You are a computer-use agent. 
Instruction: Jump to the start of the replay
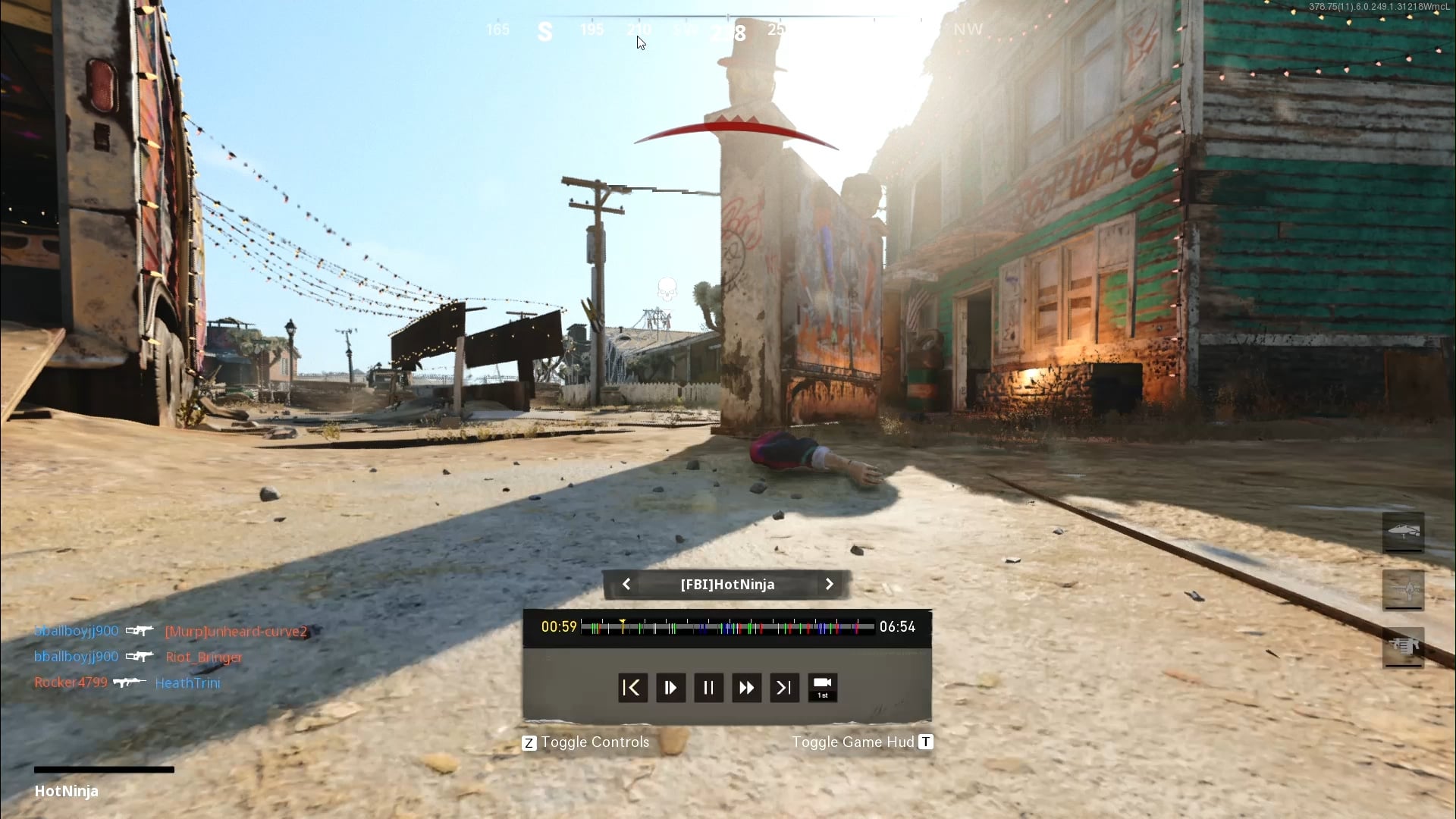click(632, 688)
